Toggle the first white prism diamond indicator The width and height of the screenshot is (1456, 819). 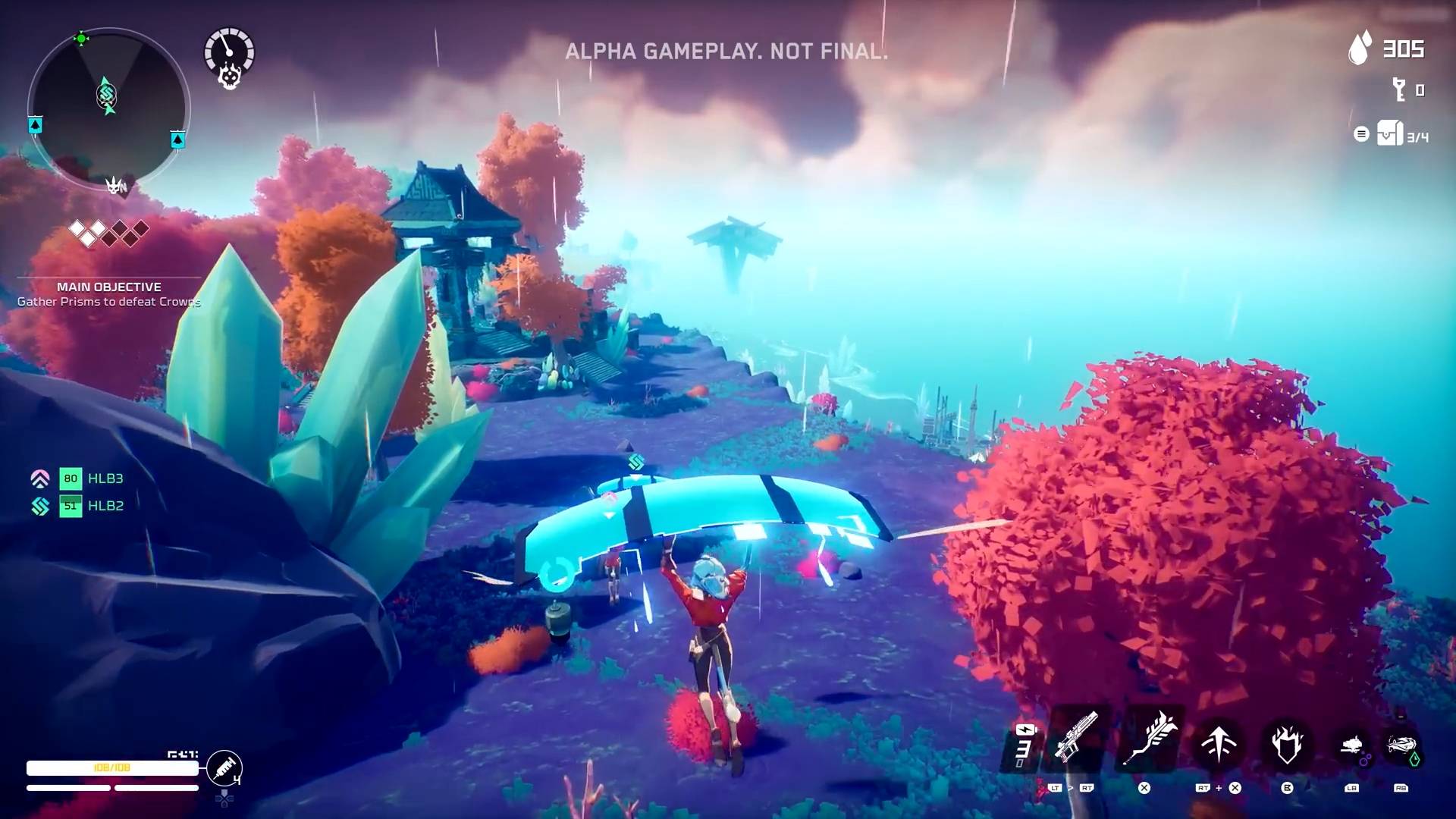pyautogui.click(x=77, y=227)
